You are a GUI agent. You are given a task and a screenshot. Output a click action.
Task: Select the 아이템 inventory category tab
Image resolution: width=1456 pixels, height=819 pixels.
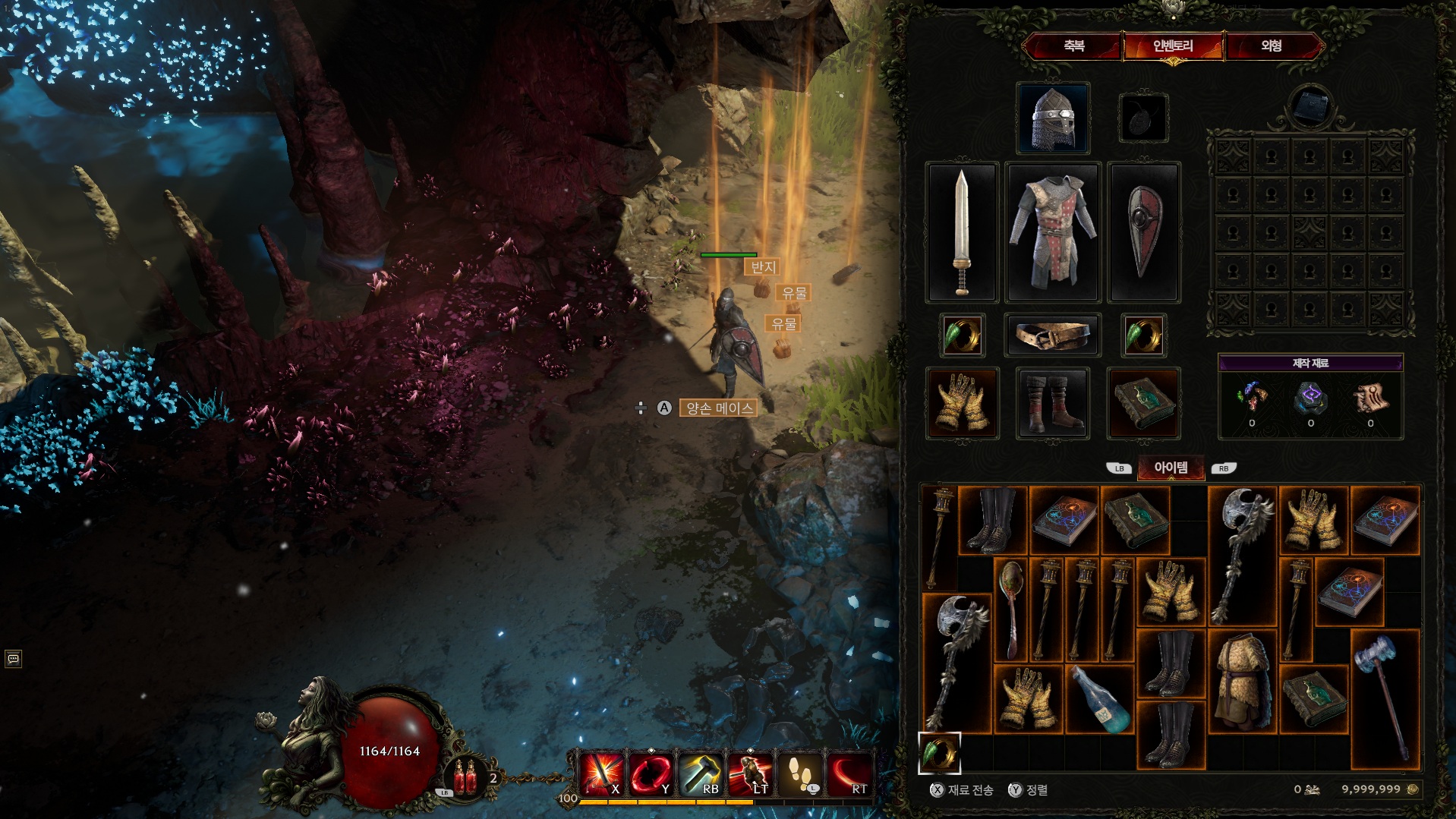(x=1171, y=468)
